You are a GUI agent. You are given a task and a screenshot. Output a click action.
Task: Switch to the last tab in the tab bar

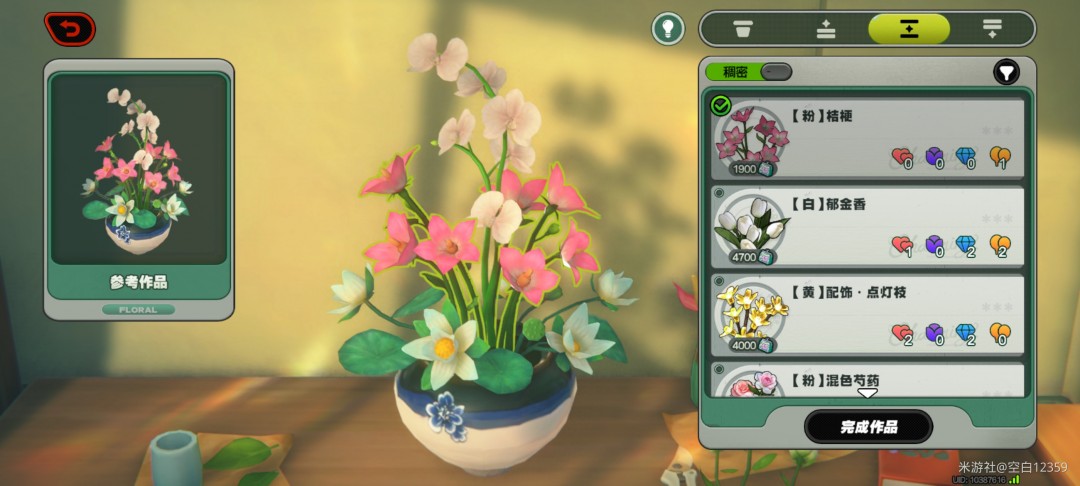992,28
